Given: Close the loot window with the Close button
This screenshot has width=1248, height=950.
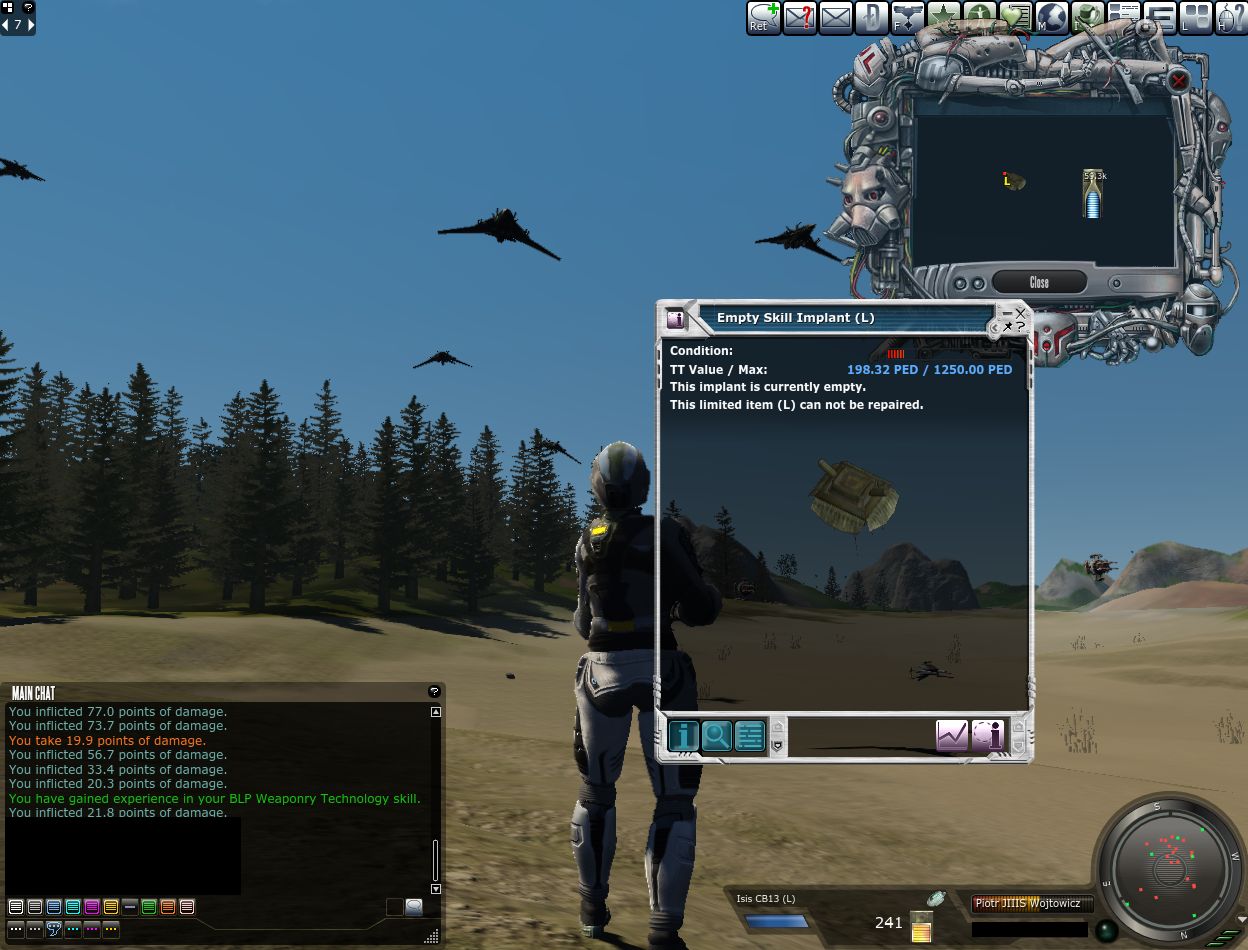Looking at the screenshot, I should [1039, 283].
